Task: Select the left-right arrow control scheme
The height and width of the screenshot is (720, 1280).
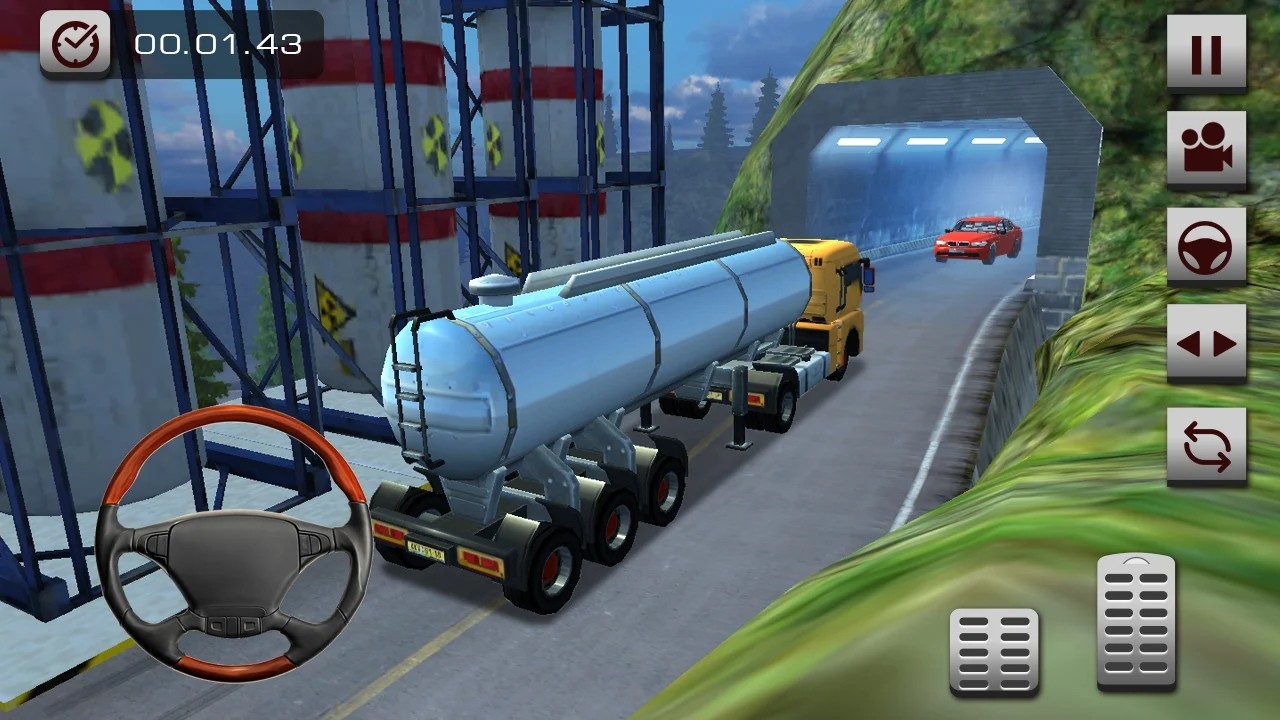Action: pos(1209,341)
